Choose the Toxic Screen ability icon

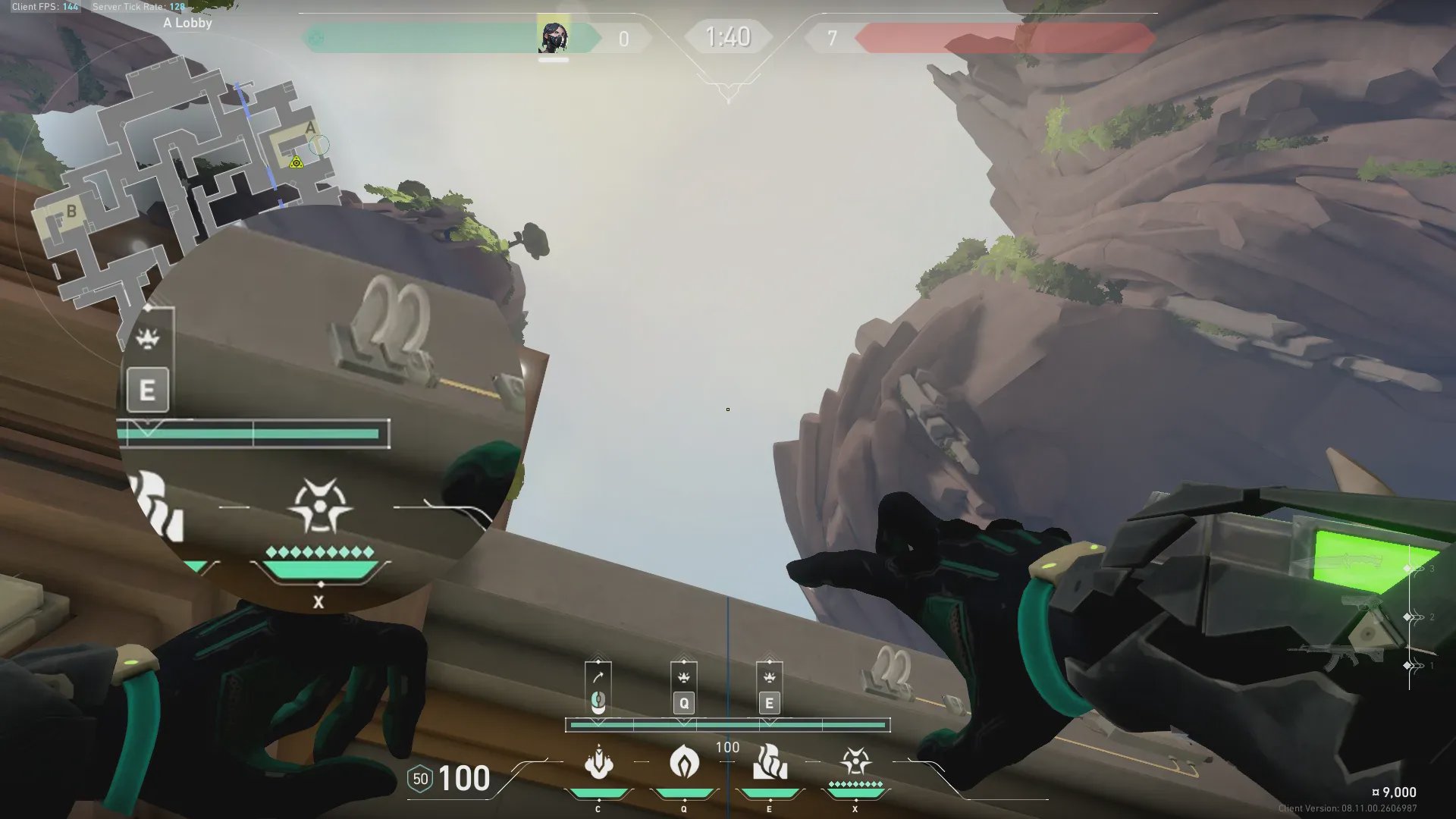(x=770, y=762)
